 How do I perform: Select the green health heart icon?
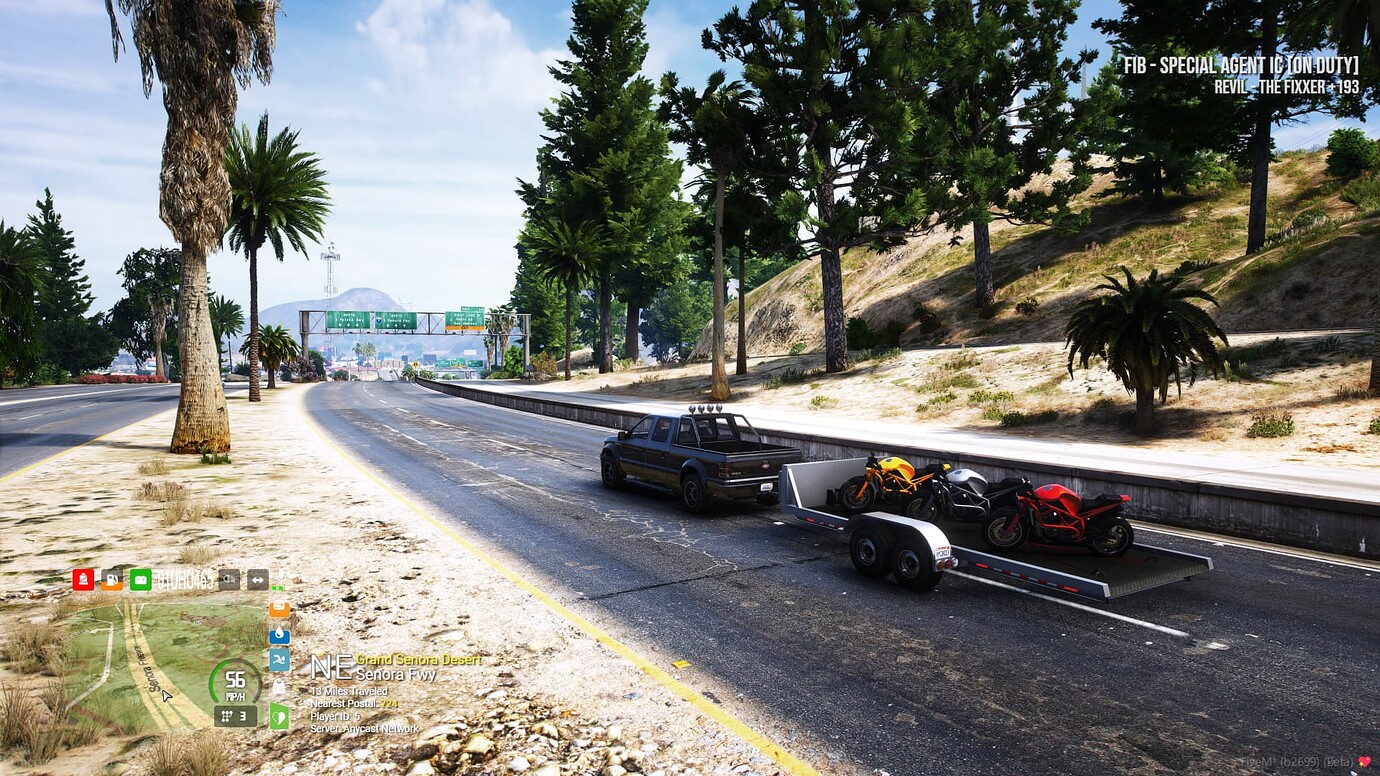279,715
